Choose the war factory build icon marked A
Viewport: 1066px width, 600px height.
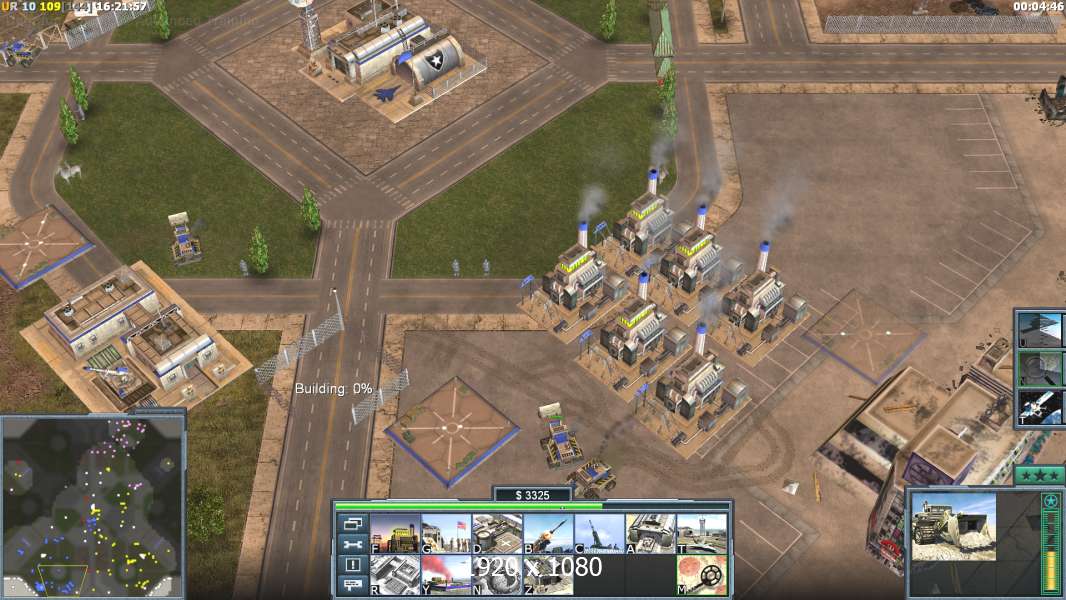650,533
